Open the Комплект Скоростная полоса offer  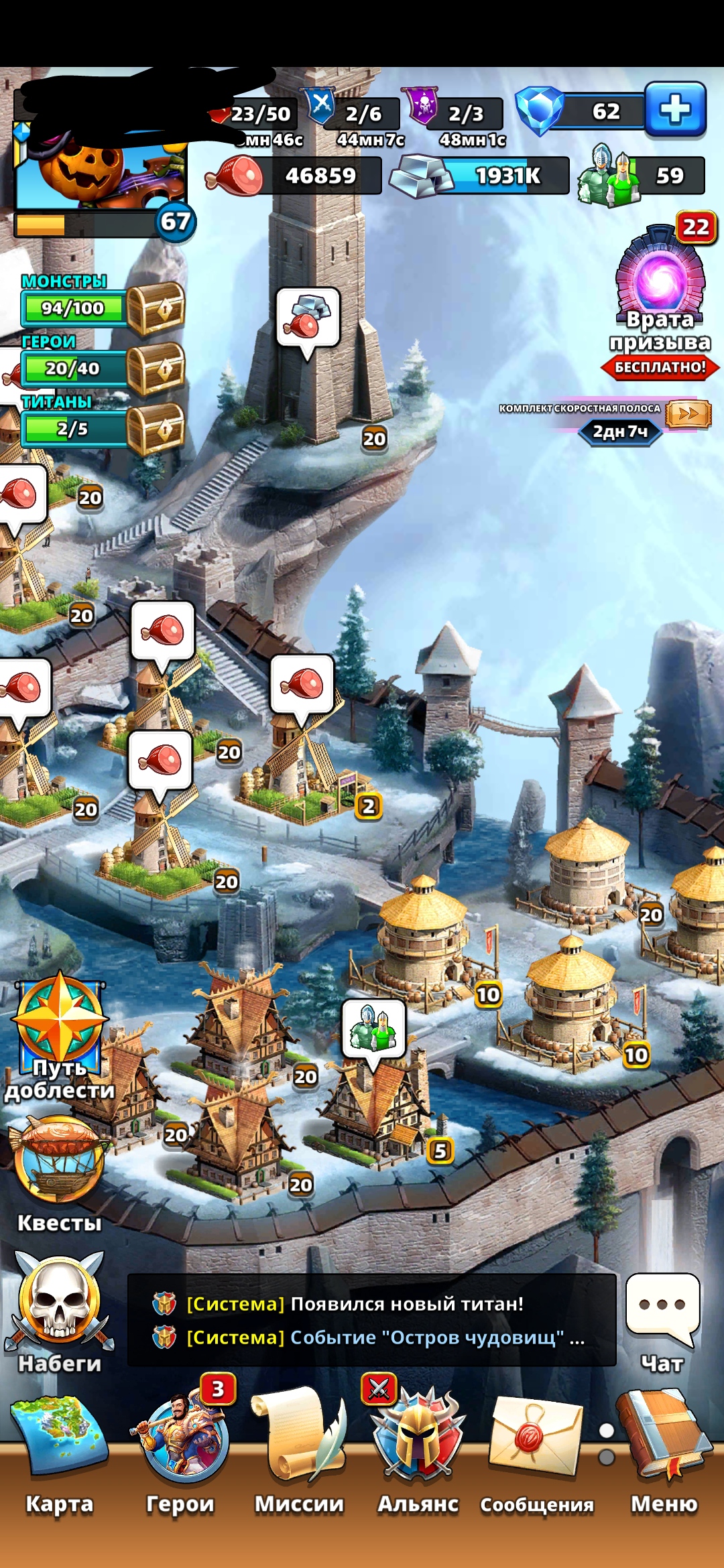[x=688, y=414]
